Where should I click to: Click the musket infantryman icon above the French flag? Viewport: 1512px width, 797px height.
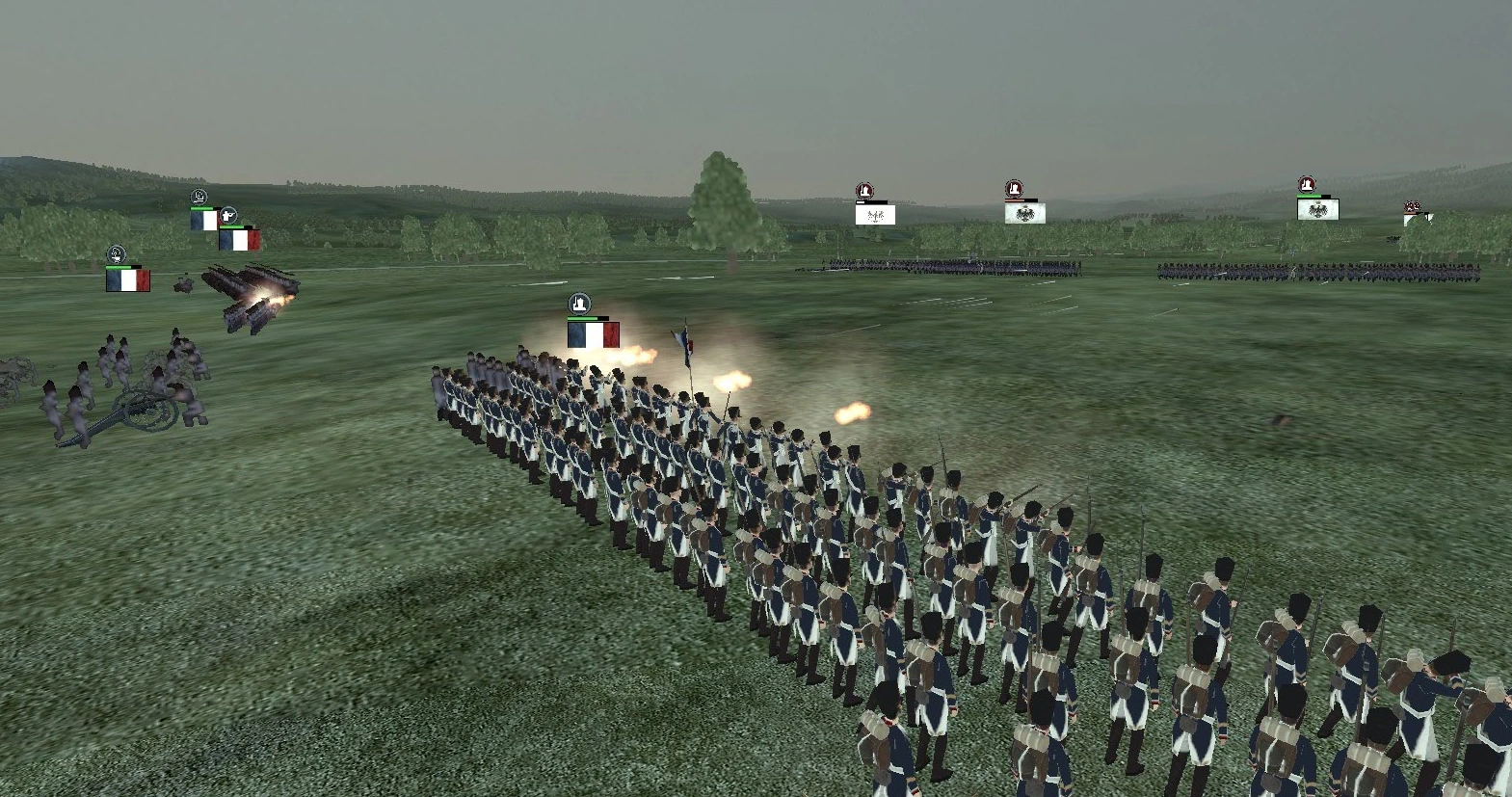(229, 215)
